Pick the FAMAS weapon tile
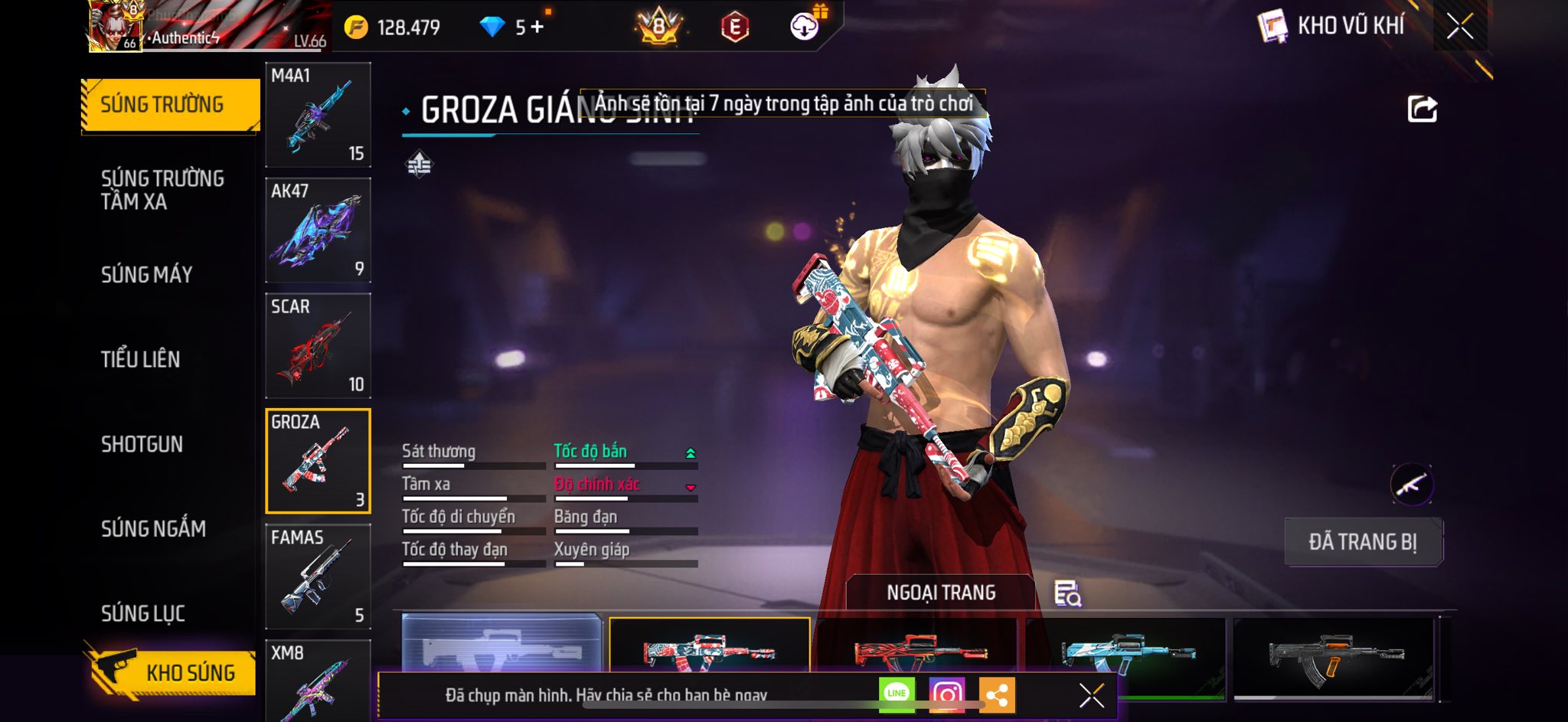The width and height of the screenshot is (1568, 722). (x=318, y=577)
